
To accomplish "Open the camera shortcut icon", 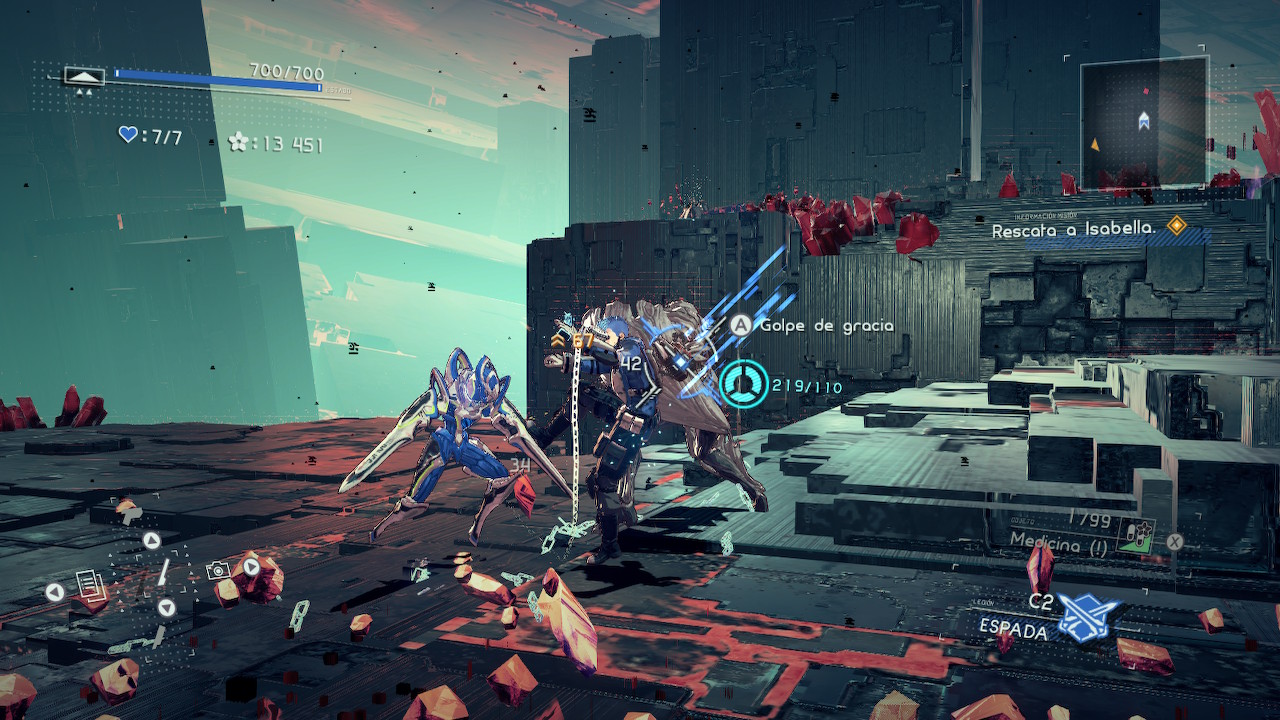I will pyautogui.click(x=217, y=570).
